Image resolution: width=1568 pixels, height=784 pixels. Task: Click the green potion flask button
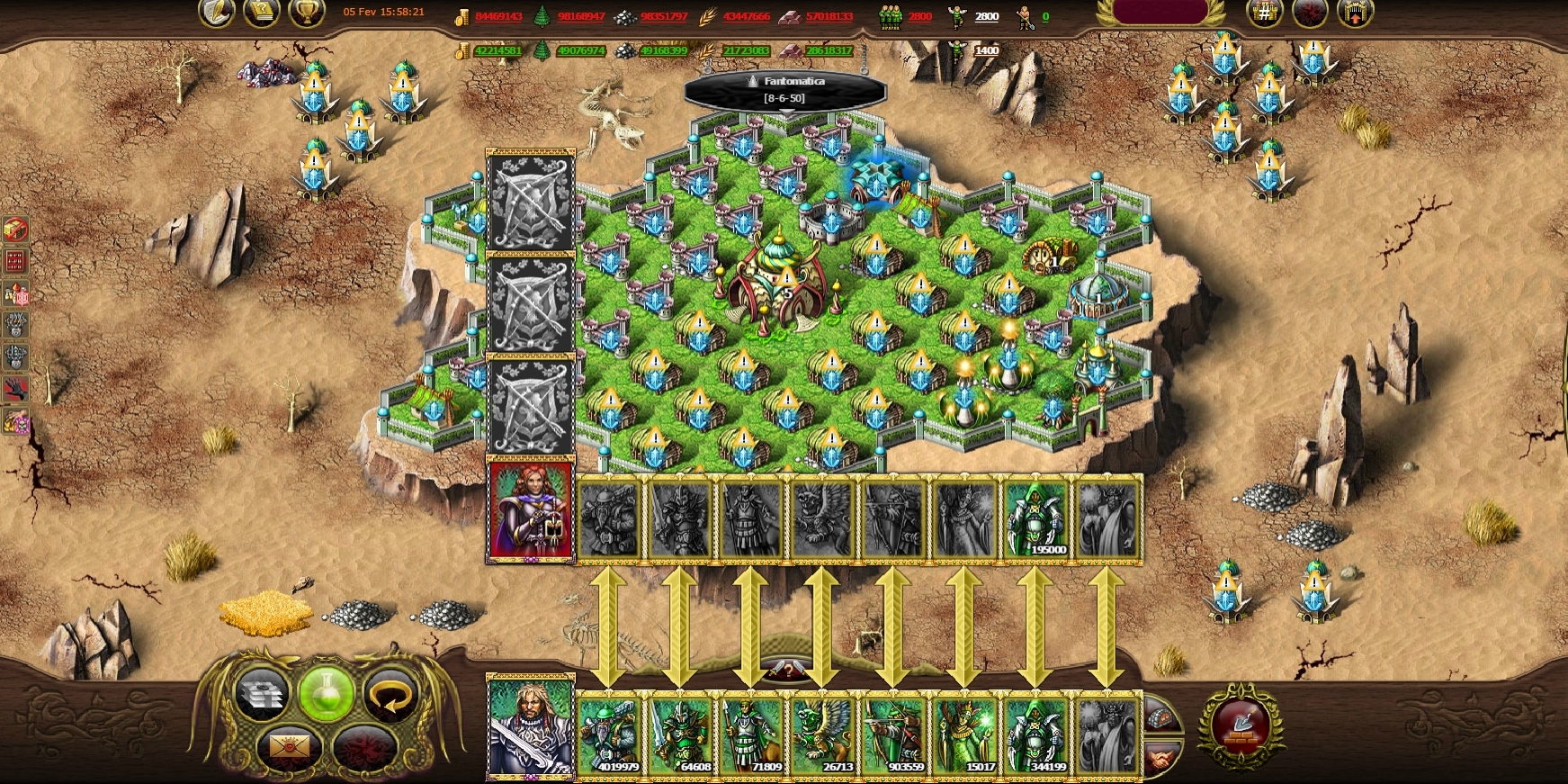327,696
